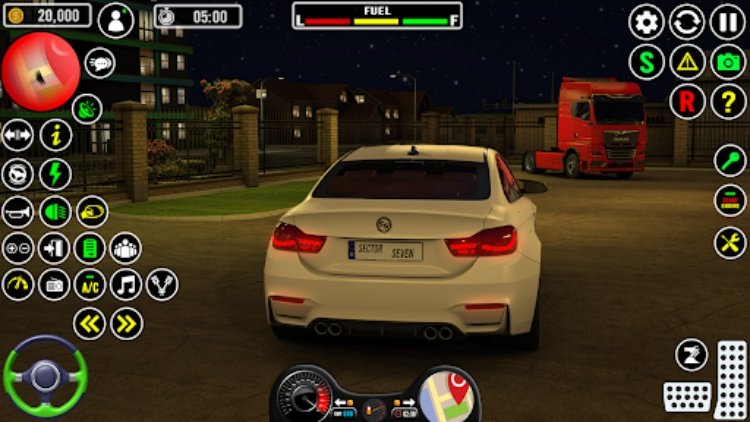Take a photo with the camera button
This screenshot has height=422, width=750.
(728, 62)
